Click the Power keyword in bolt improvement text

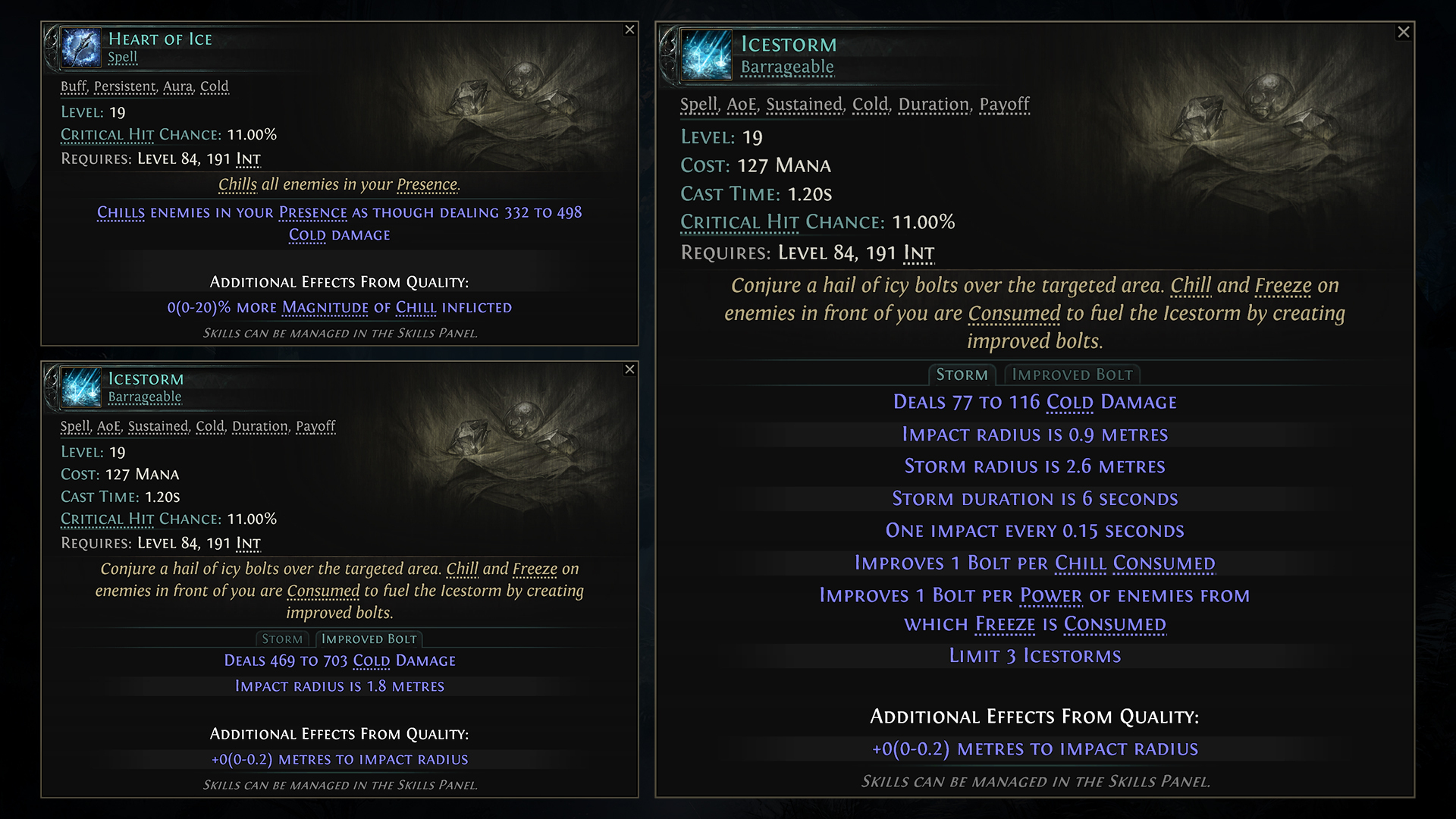tap(1050, 595)
